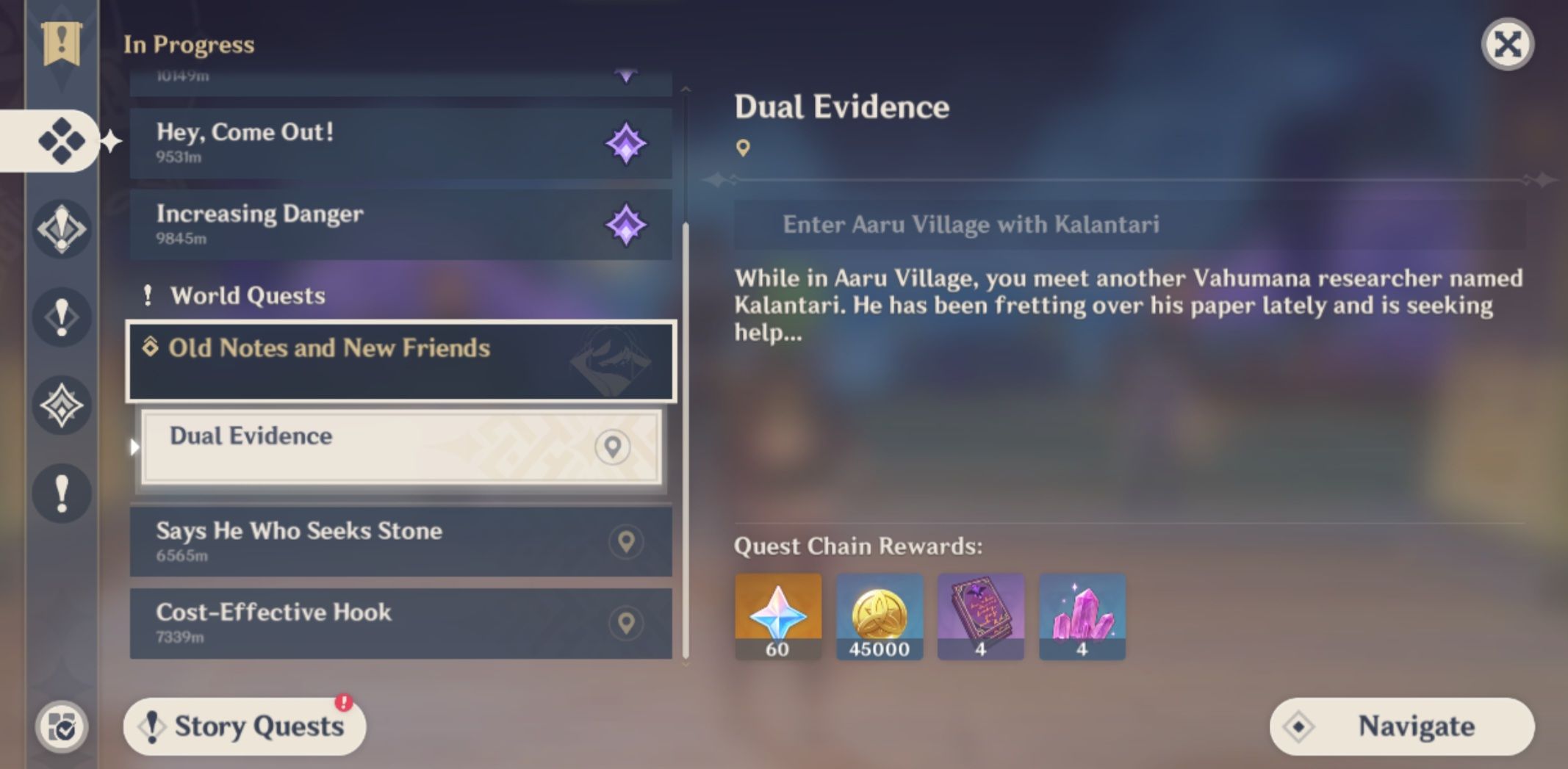Click the Primogem reward icon showing 60
The image size is (1568, 769).
pos(777,617)
